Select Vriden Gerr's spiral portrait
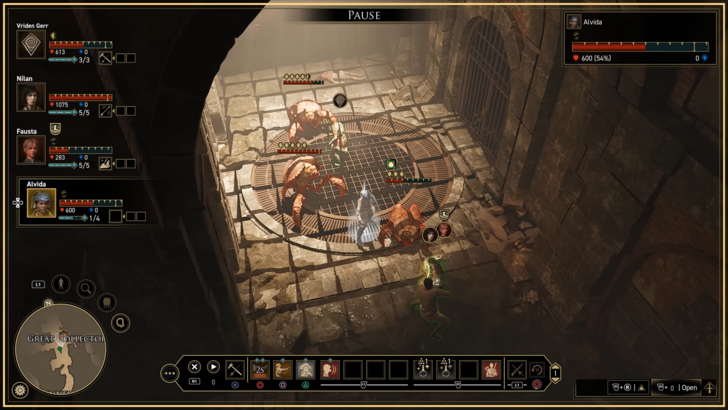This screenshot has width=728, height=410. pyautogui.click(x=31, y=45)
